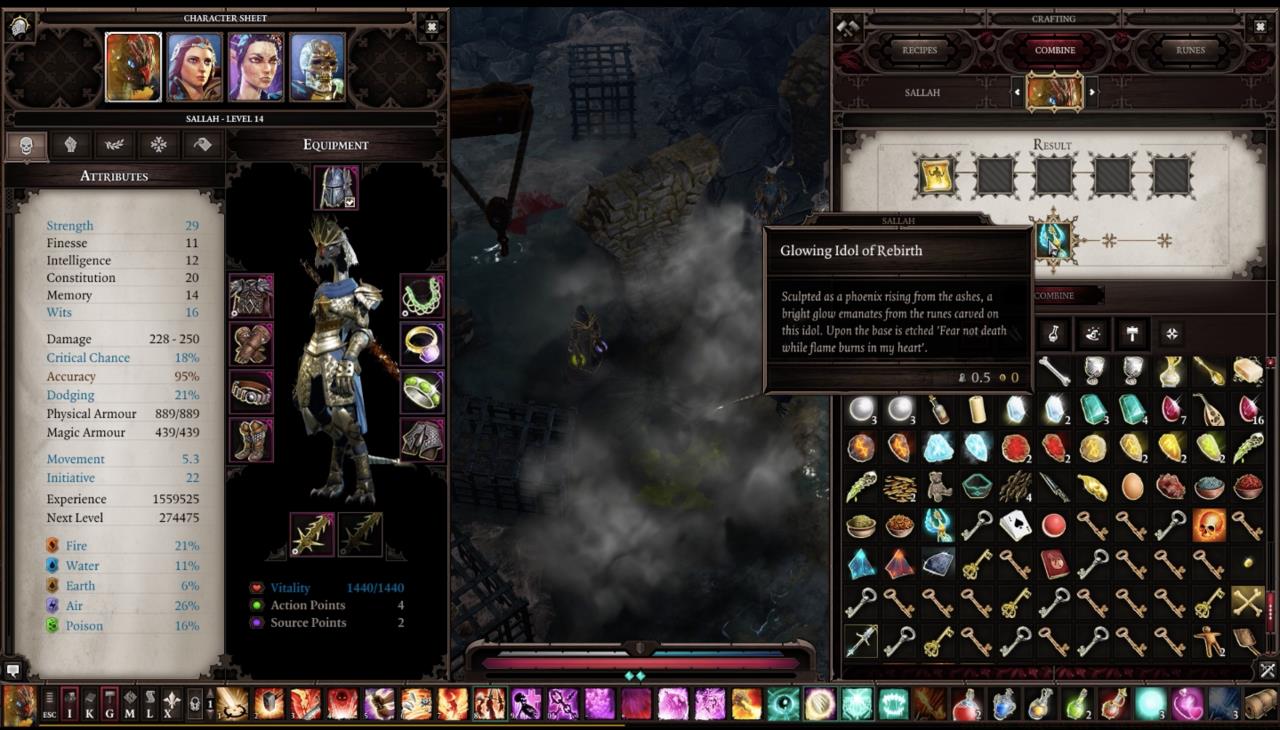Open the Abilities tab with the fist icon
The image size is (1280, 730).
tap(70, 145)
